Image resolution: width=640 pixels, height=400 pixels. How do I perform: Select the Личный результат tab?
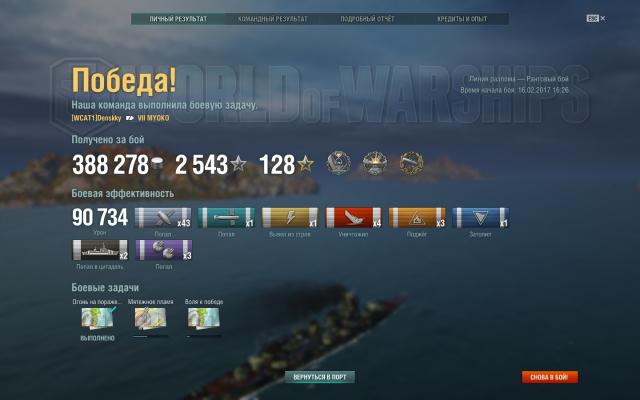(x=178, y=19)
